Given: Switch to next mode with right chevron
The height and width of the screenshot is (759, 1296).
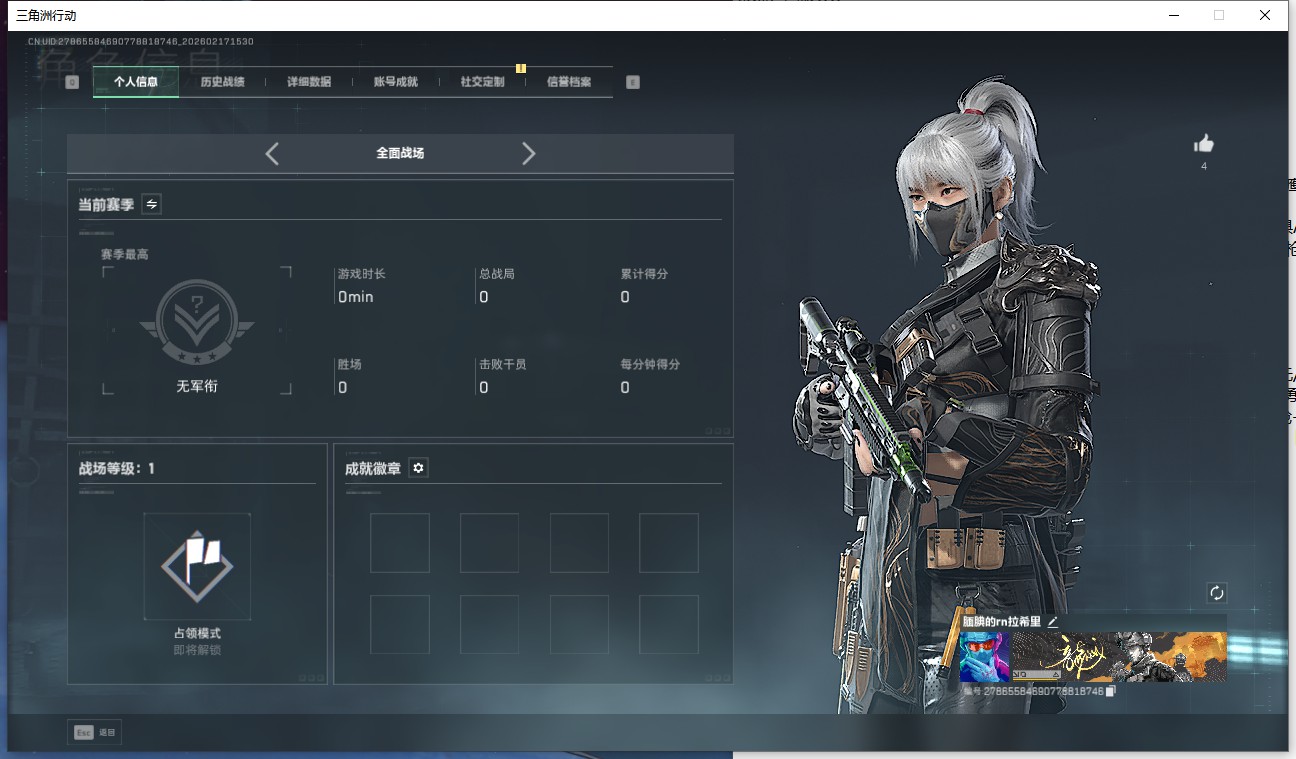Looking at the screenshot, I should [x=528, y=153].
